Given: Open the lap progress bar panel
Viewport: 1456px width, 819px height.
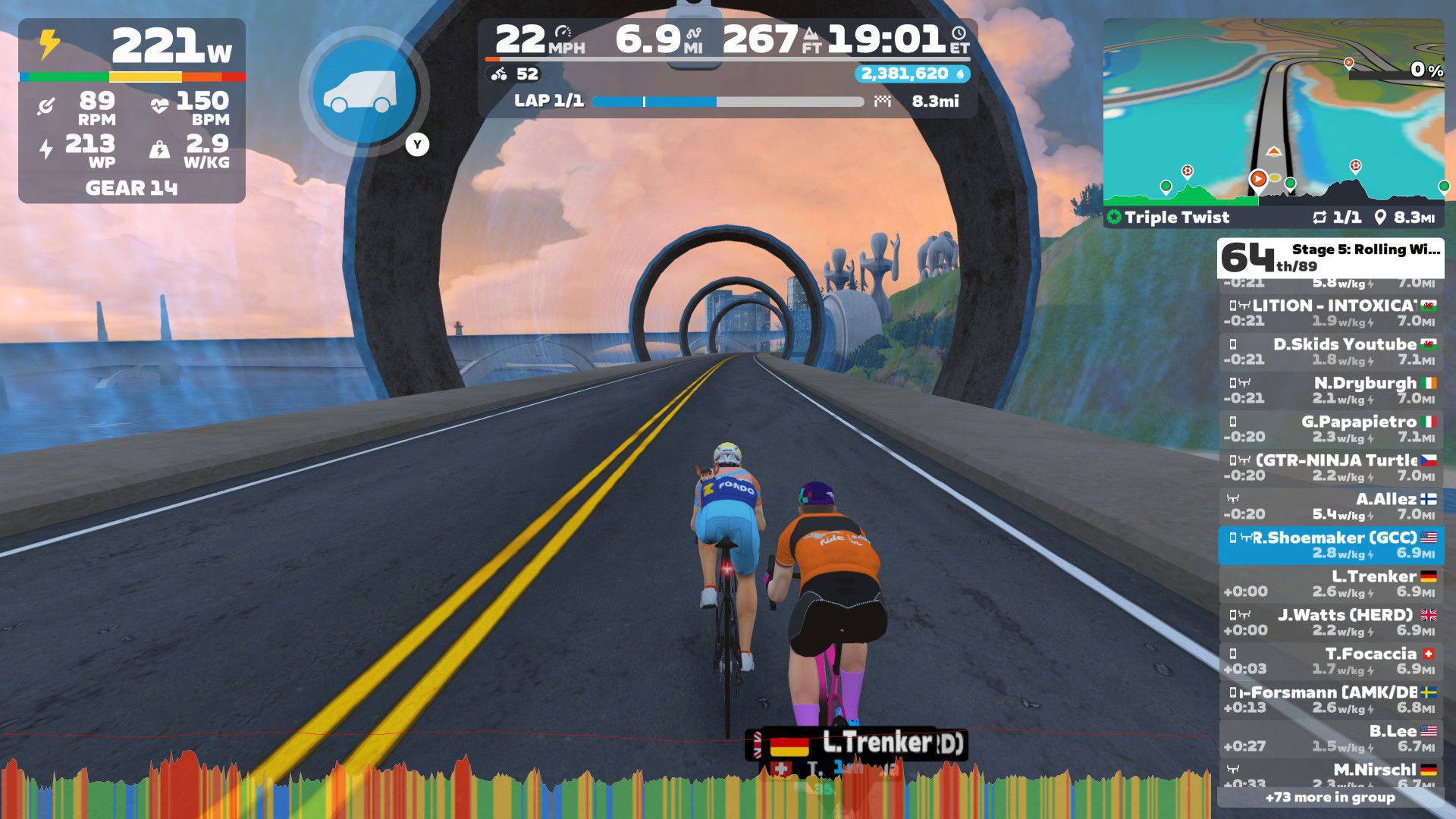Looking at the screenshot, I should (x=726, y=102).
